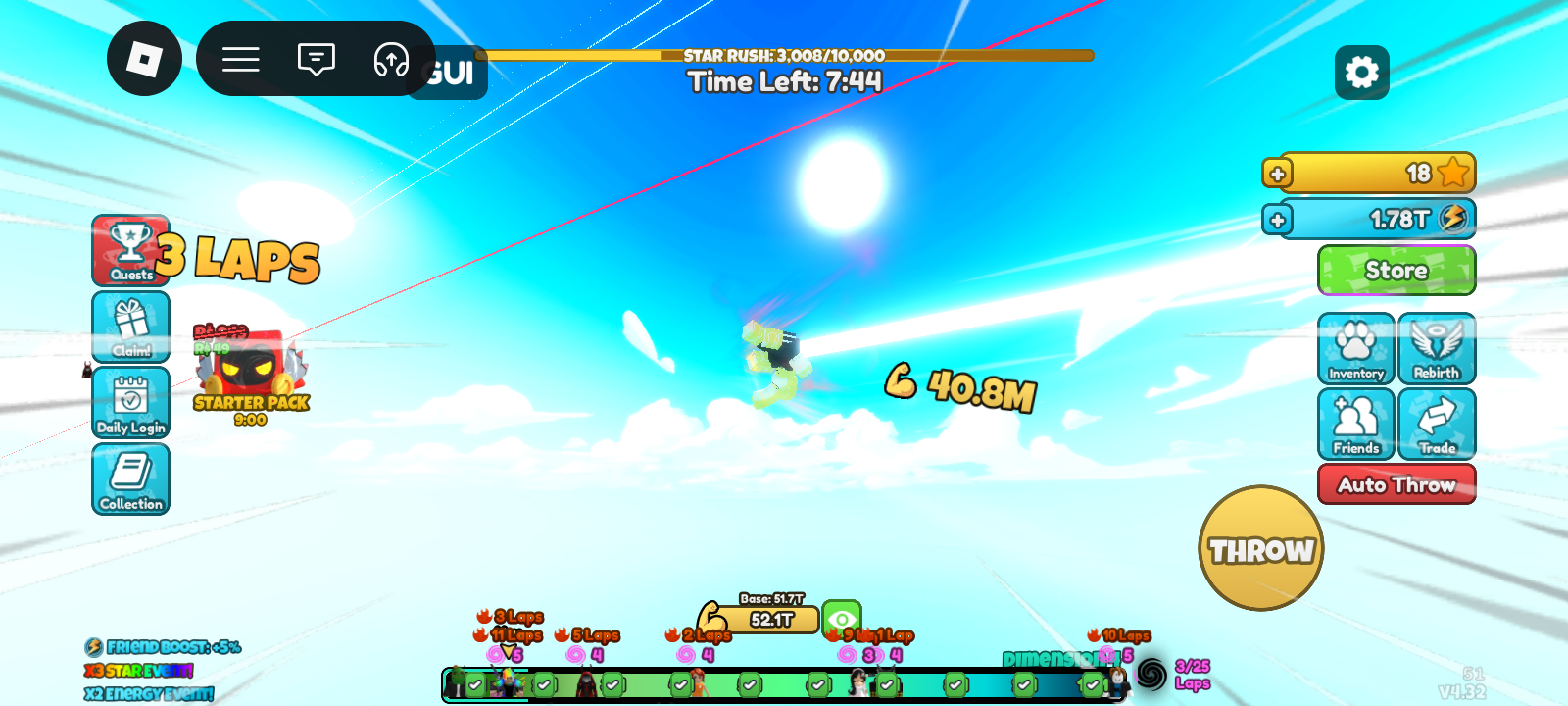The height and width of the screenshot is (706, 1568).
Task: Open the Rebirth menu
Action: (x=1437, y=348)
